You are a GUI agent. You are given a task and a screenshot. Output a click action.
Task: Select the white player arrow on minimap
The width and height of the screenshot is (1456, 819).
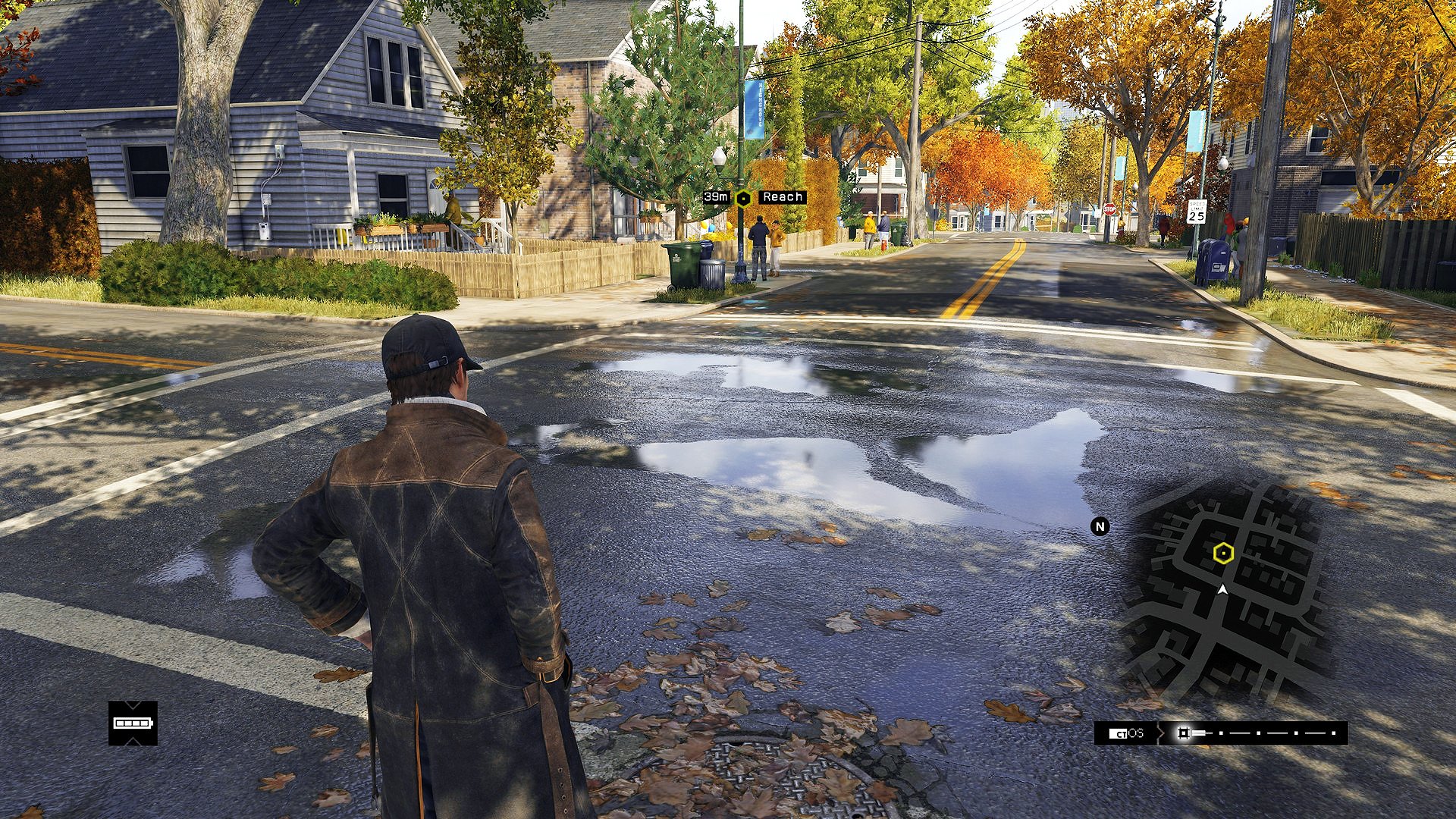tap(1222, 589)
